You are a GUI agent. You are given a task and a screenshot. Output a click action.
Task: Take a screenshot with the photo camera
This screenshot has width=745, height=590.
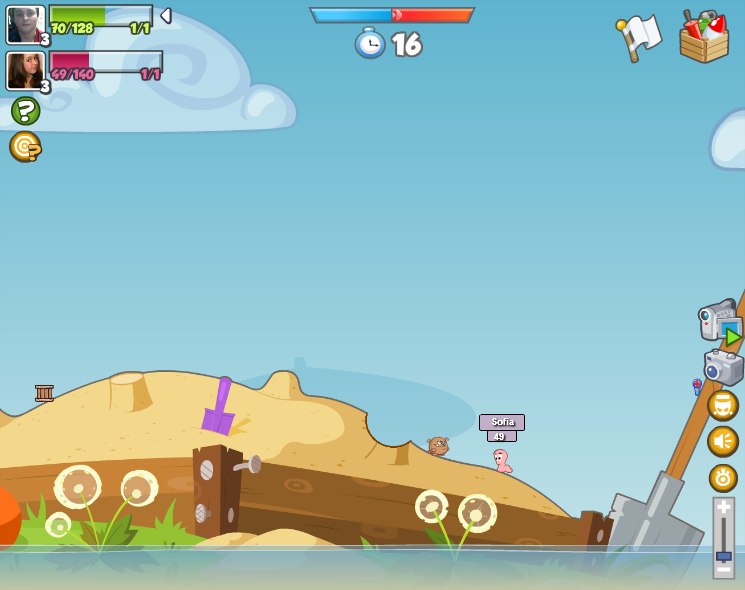723,366
